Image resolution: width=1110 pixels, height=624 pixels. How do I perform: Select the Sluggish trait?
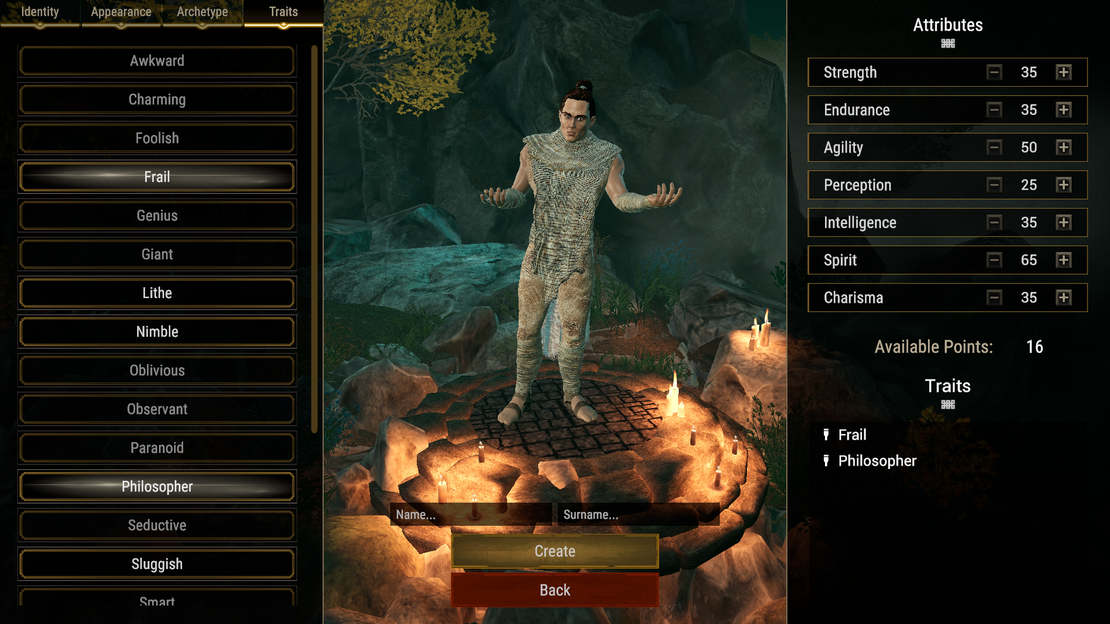click(x=157, y=564)
